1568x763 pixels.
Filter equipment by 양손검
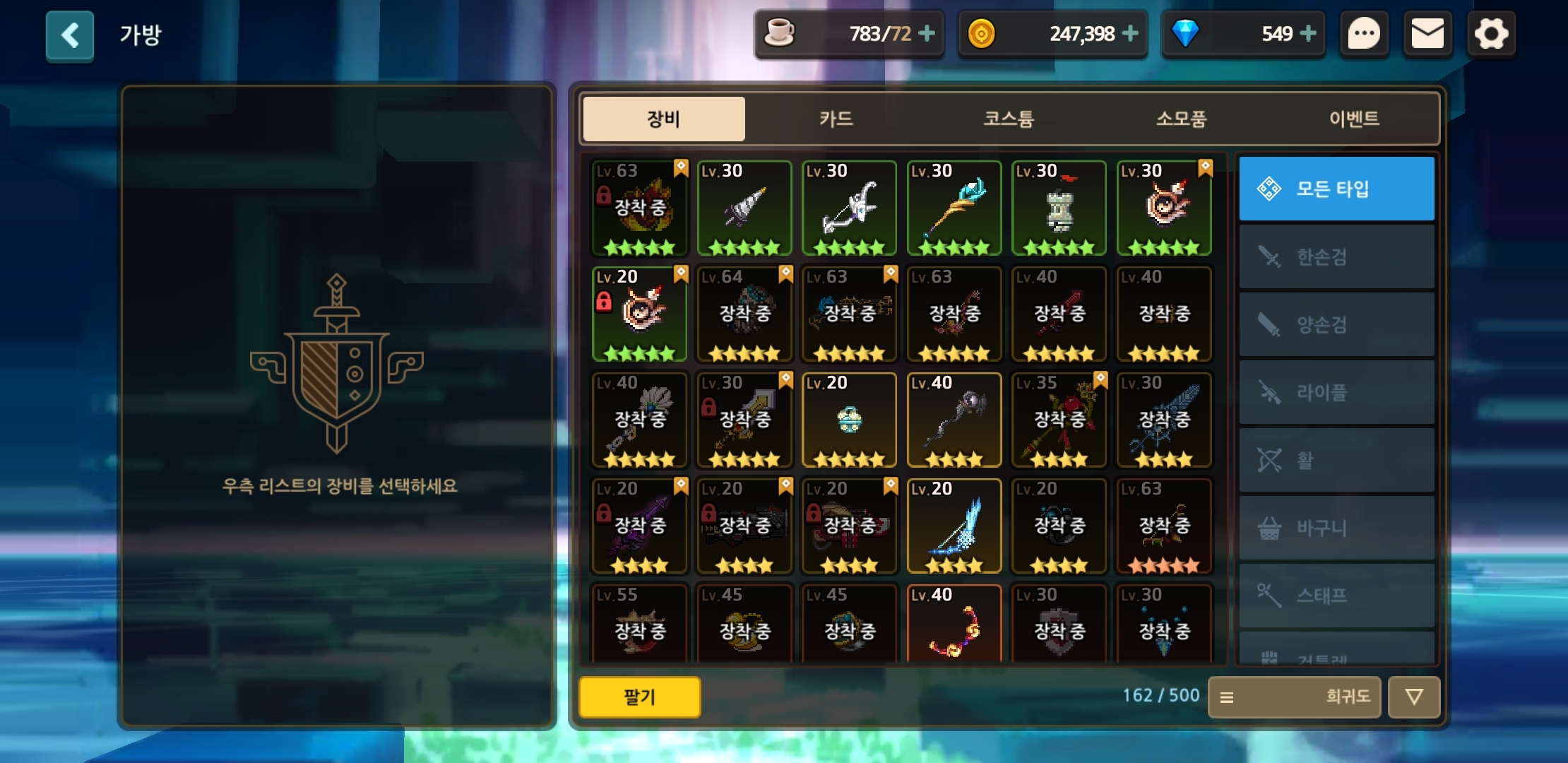click(1336, 324)
